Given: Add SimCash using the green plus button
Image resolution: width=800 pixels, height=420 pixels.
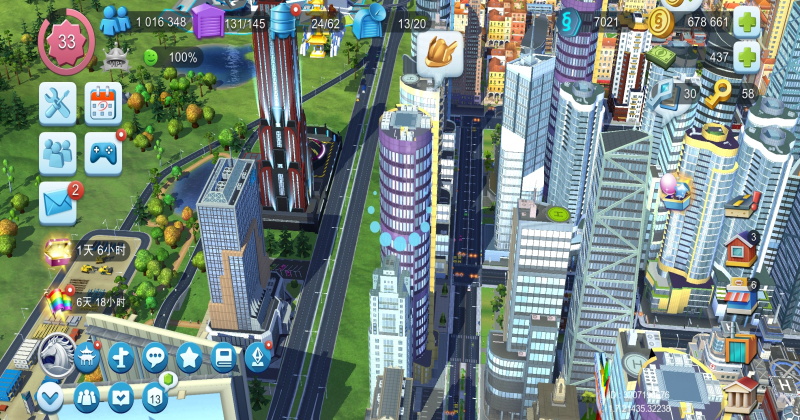Looking at the screenshot, I should (746, 56).
